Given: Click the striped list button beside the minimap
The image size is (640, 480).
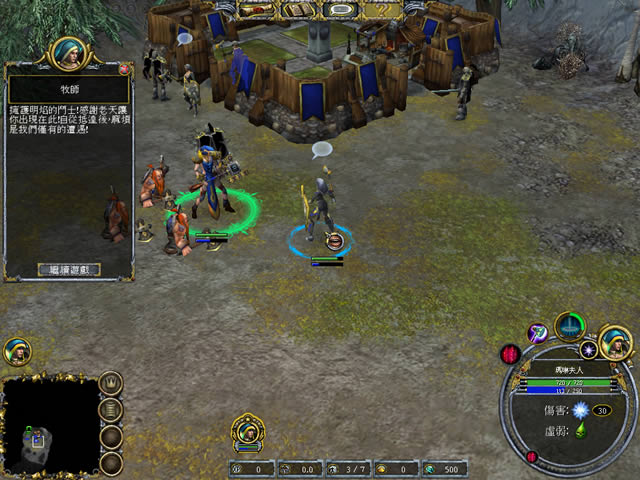Looking at the screenshot, I should coord(111,409).
